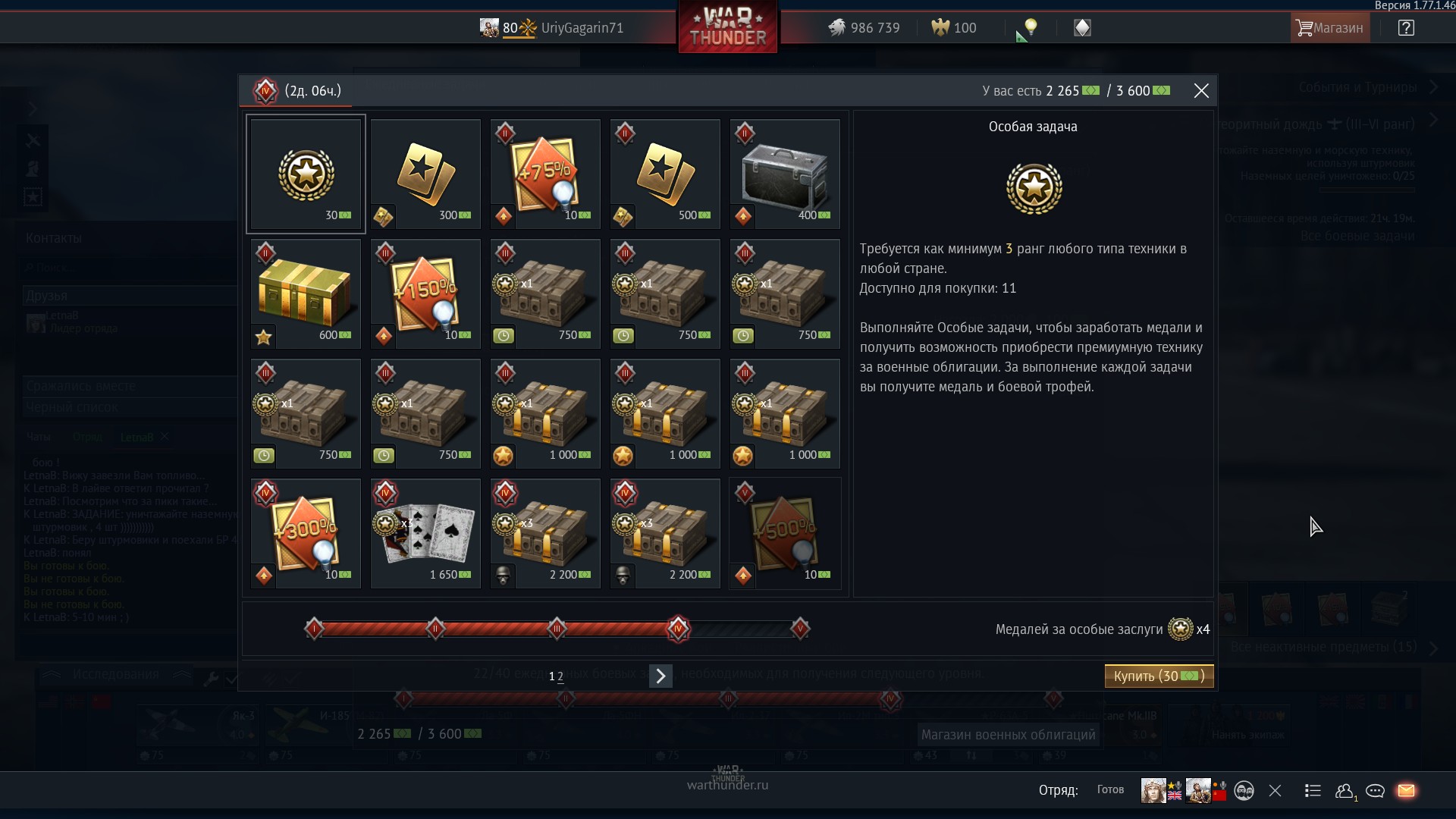Pick the +150% booster item
The height and width of the screenshot is (819, 1456).
[x=425, y=294]
